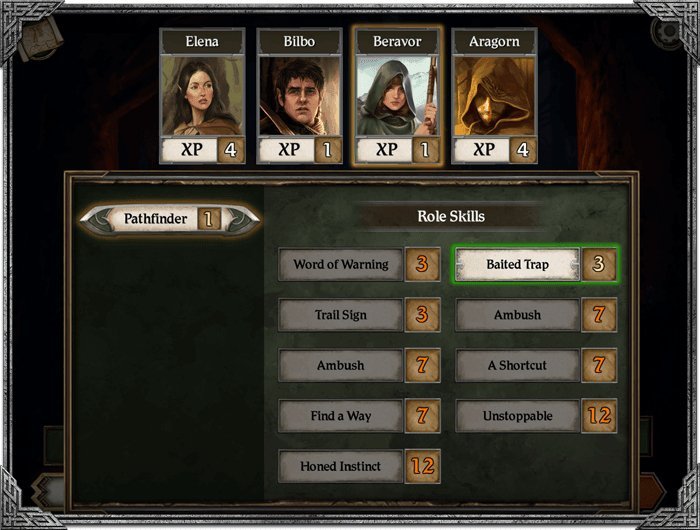Open the Pathfinder role selector

(x=170, y=218)
